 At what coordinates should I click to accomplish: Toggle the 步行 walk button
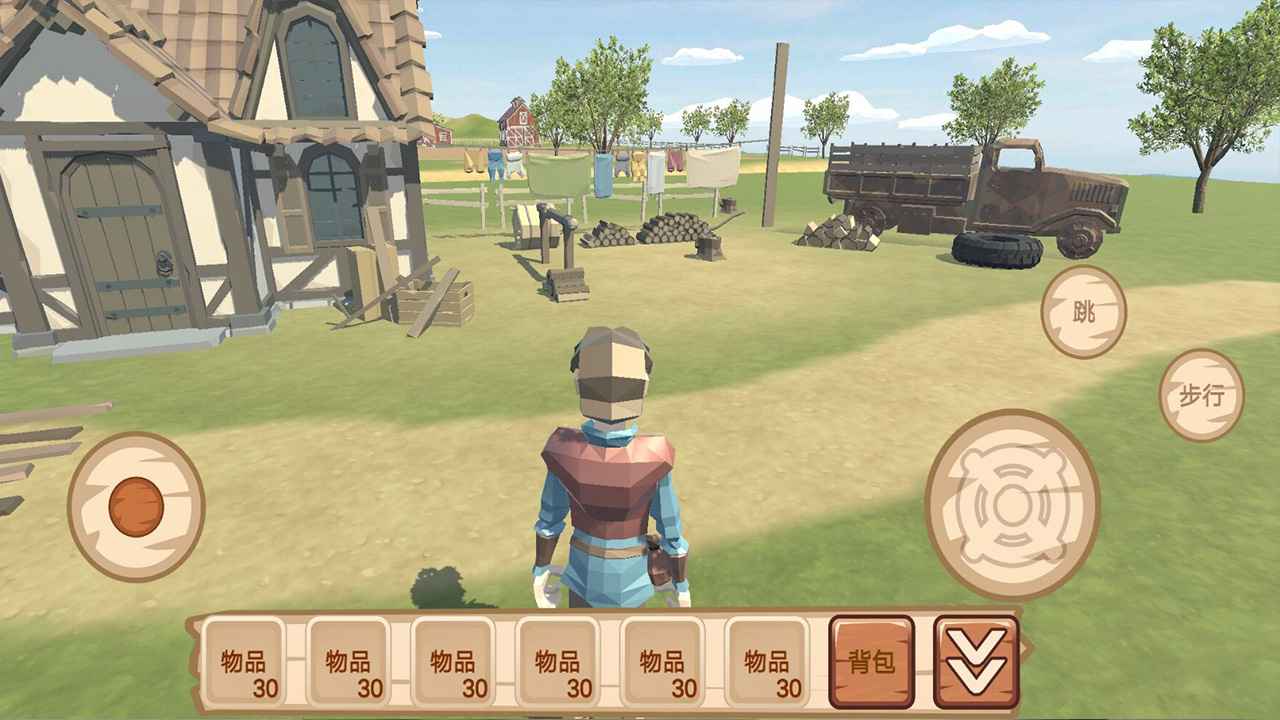[x=1201, y=395]
